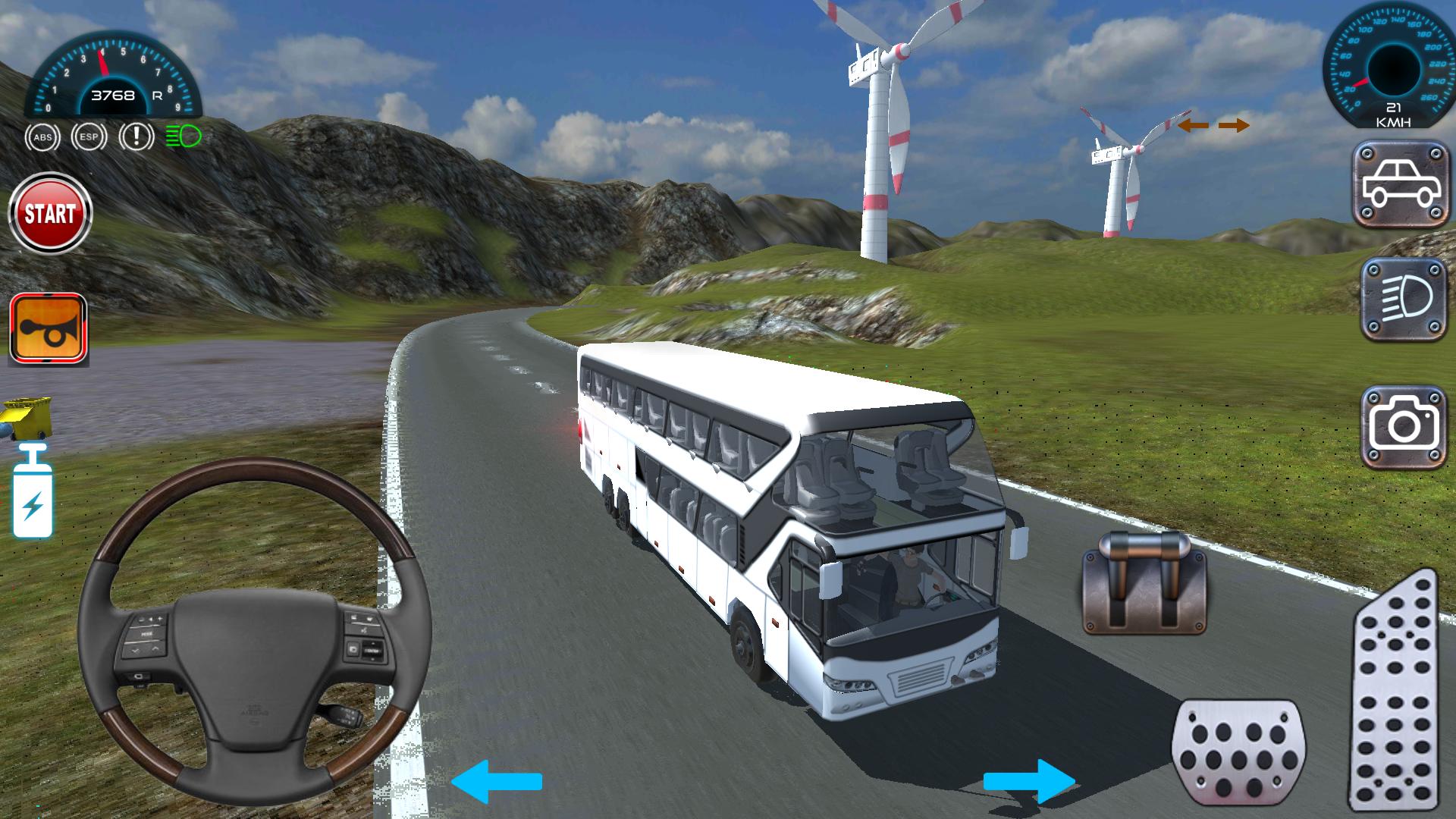Open vehicle selection with the car button

1401,184
